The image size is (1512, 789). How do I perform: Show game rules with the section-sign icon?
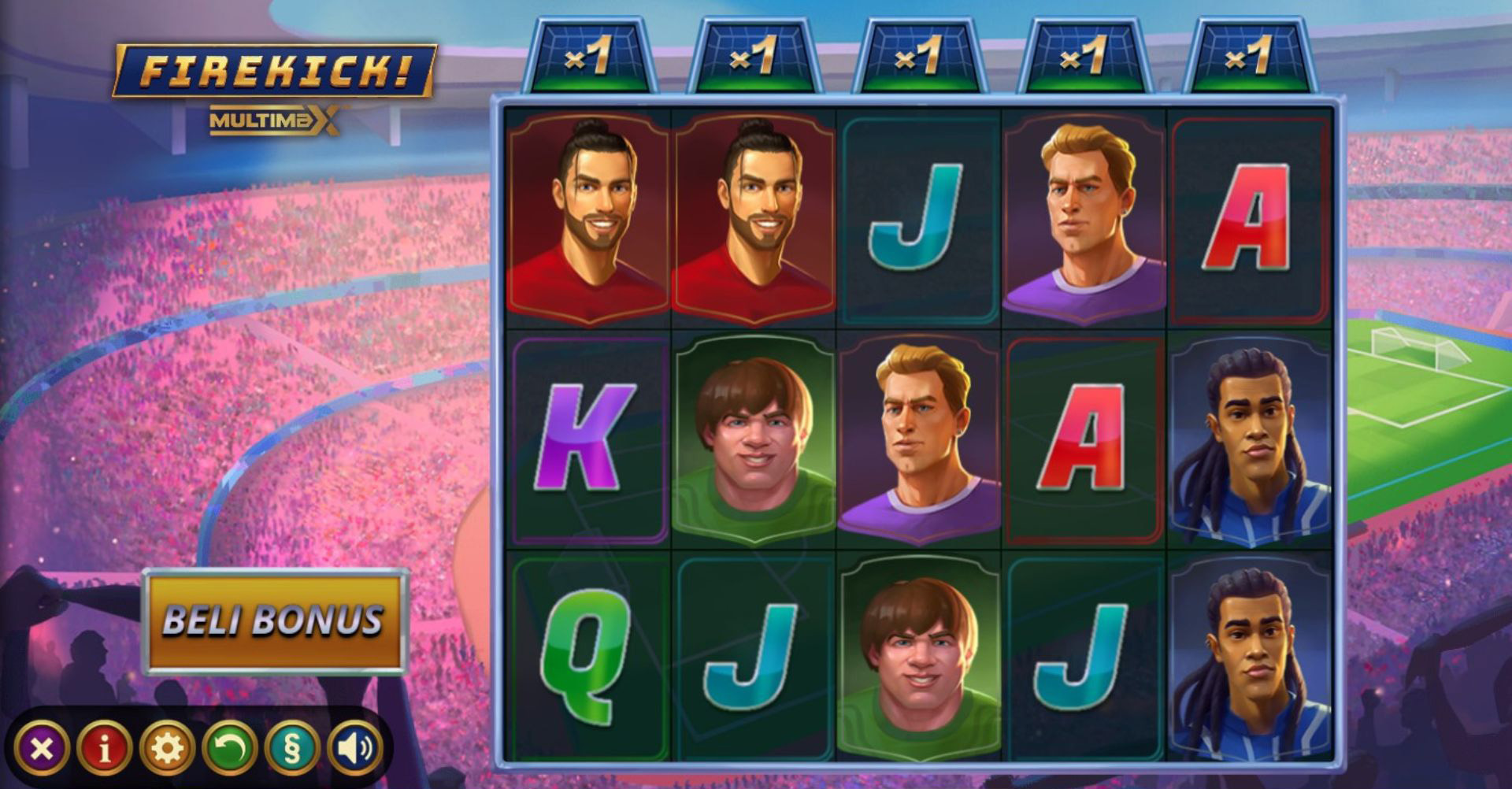(292, 748)
